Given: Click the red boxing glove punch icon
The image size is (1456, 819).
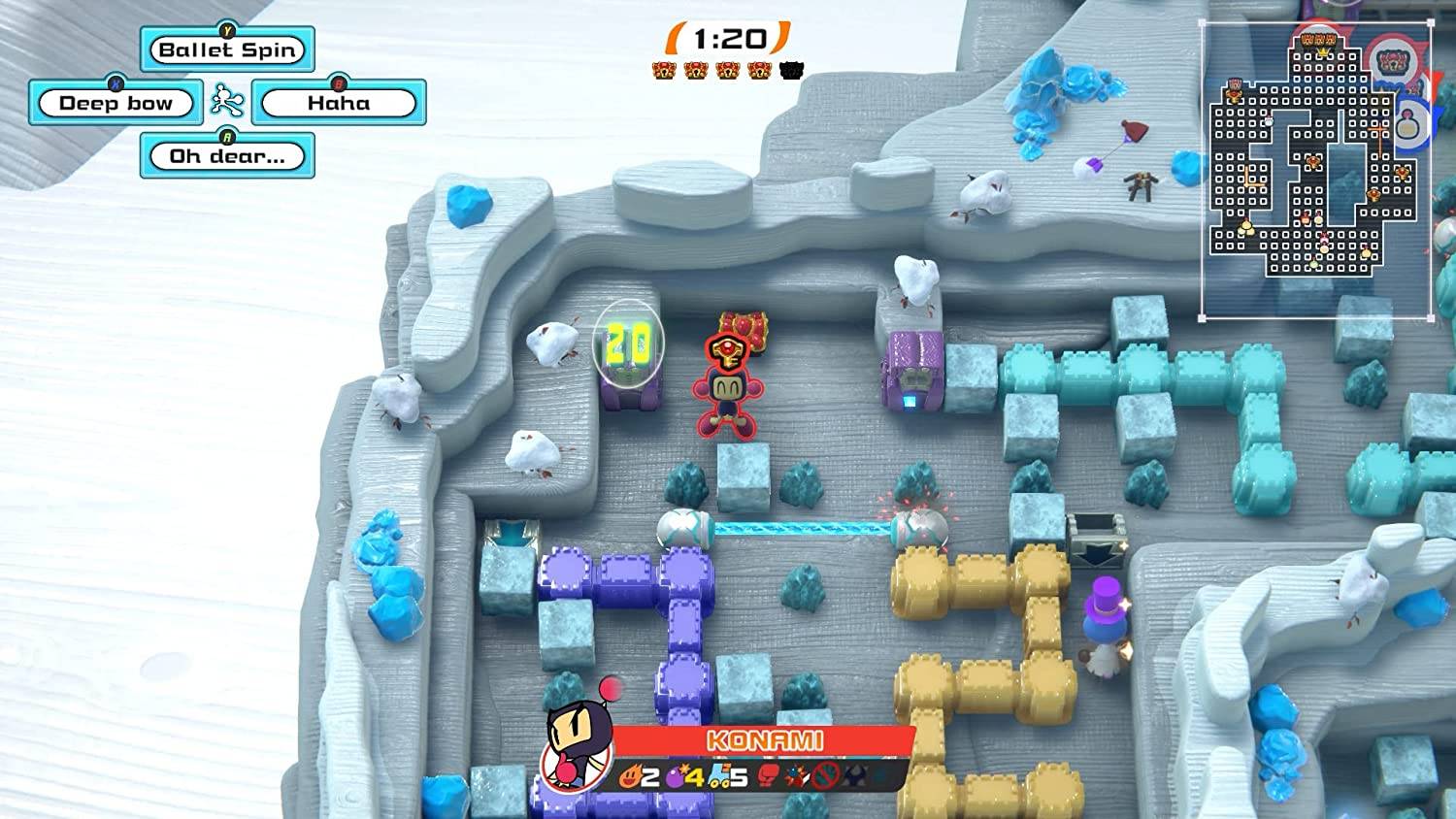Looking at the screenshot, I should click(x=769, y=775).
